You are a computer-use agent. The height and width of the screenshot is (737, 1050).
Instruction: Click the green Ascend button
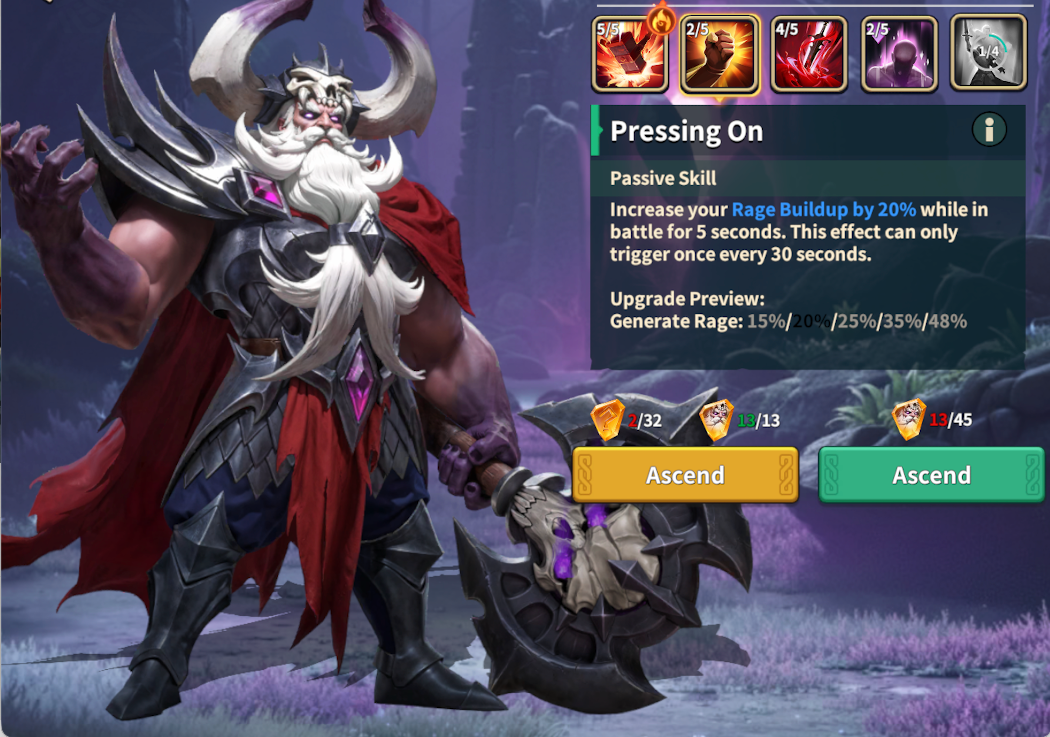point(932,475)
